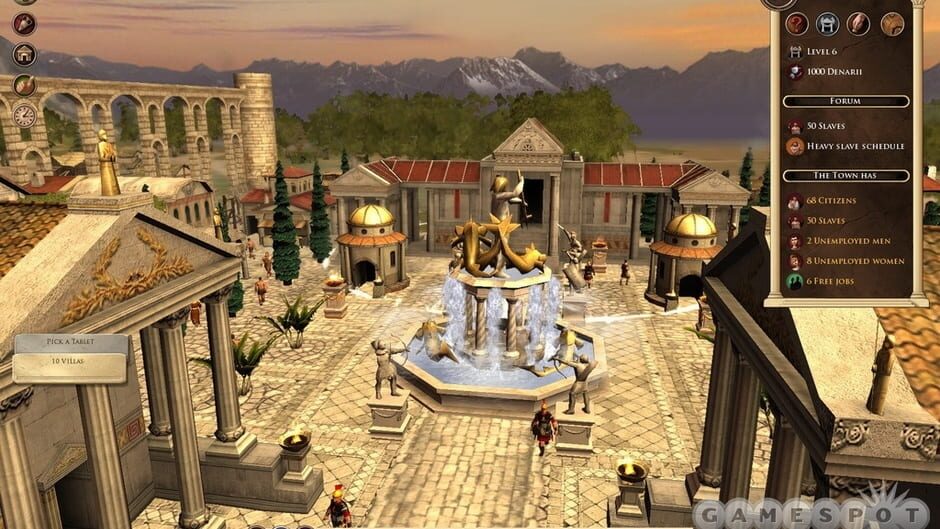Select the barrel icon in panel
This screenshot has height=529, width=940.
coord(891,24)
